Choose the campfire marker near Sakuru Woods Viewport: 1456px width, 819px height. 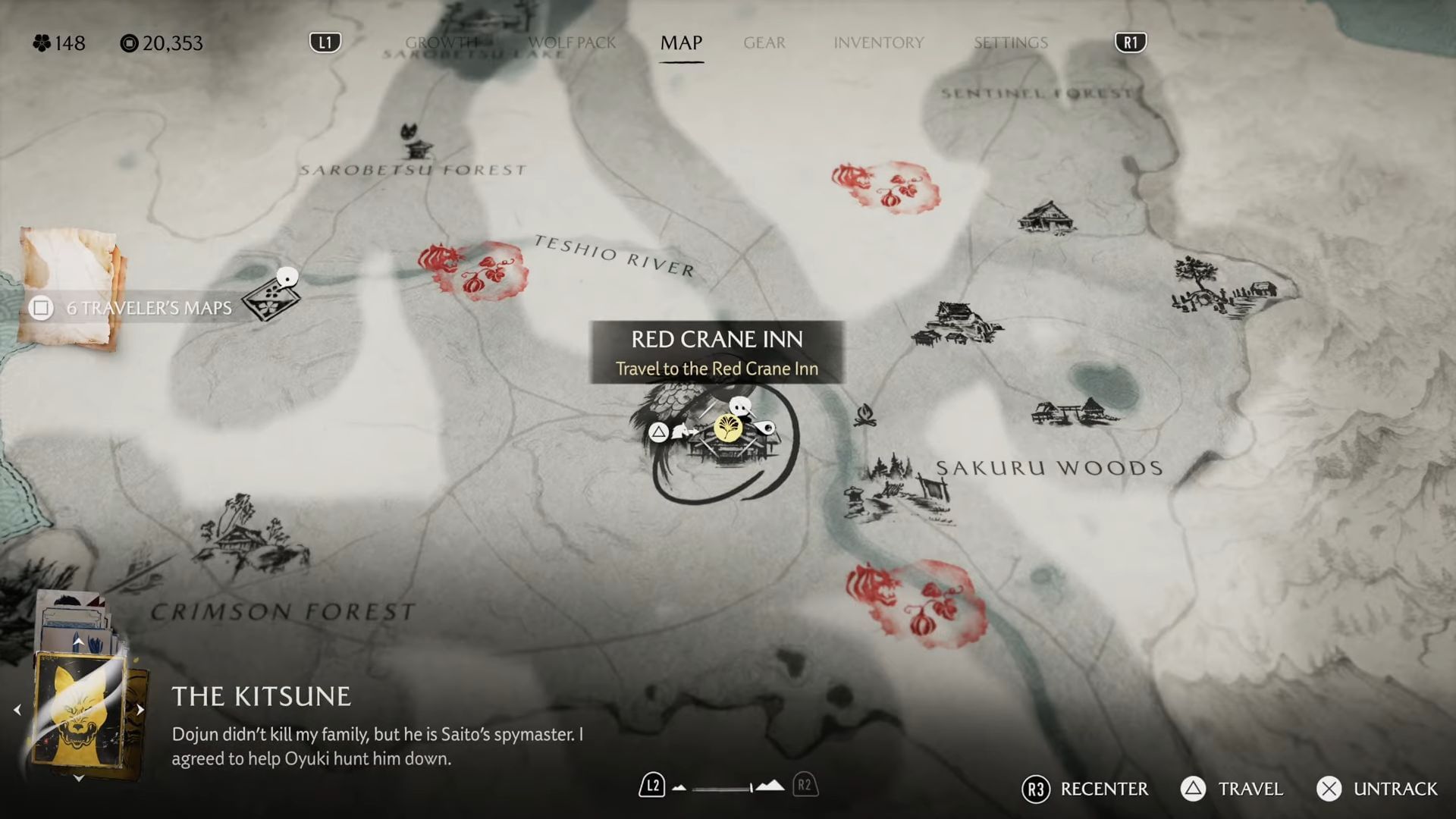click(x=864, y=415)
